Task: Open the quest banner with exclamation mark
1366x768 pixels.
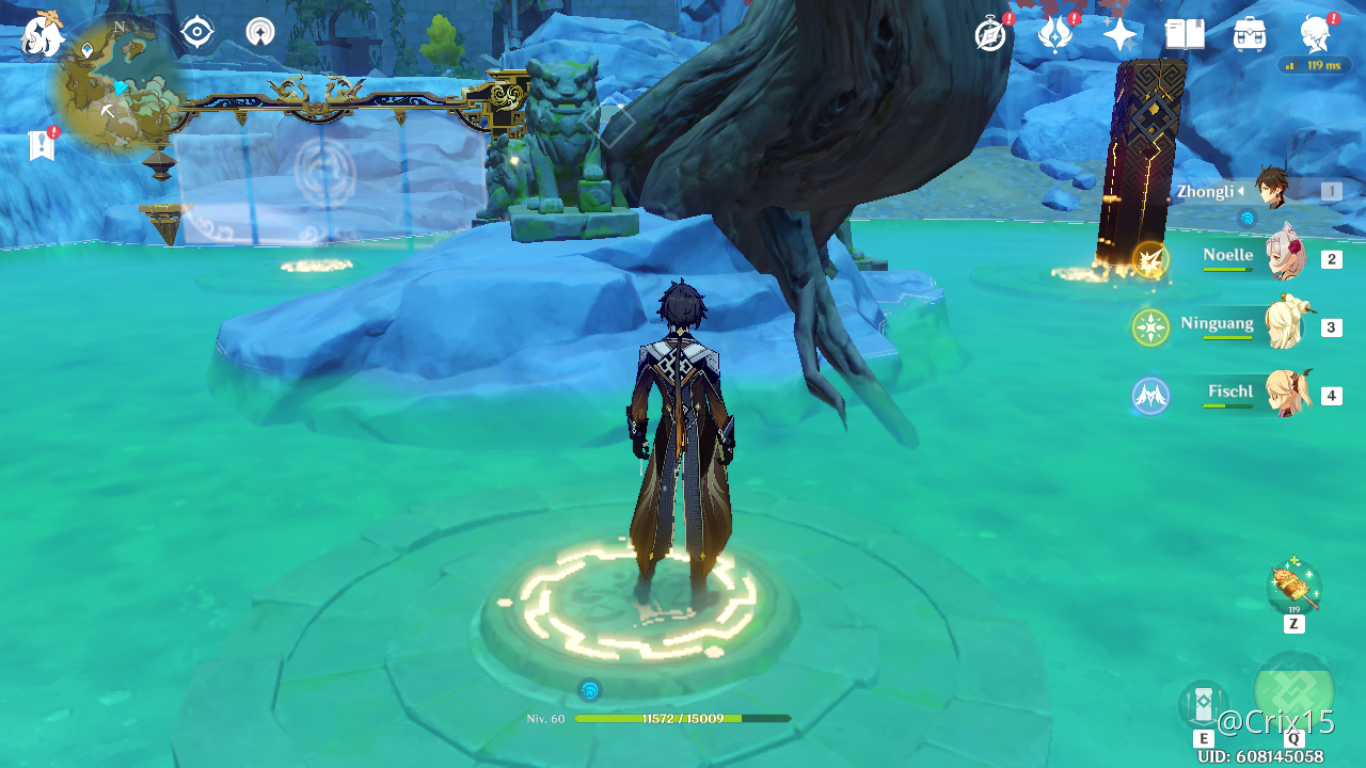Action: point(41,146)
